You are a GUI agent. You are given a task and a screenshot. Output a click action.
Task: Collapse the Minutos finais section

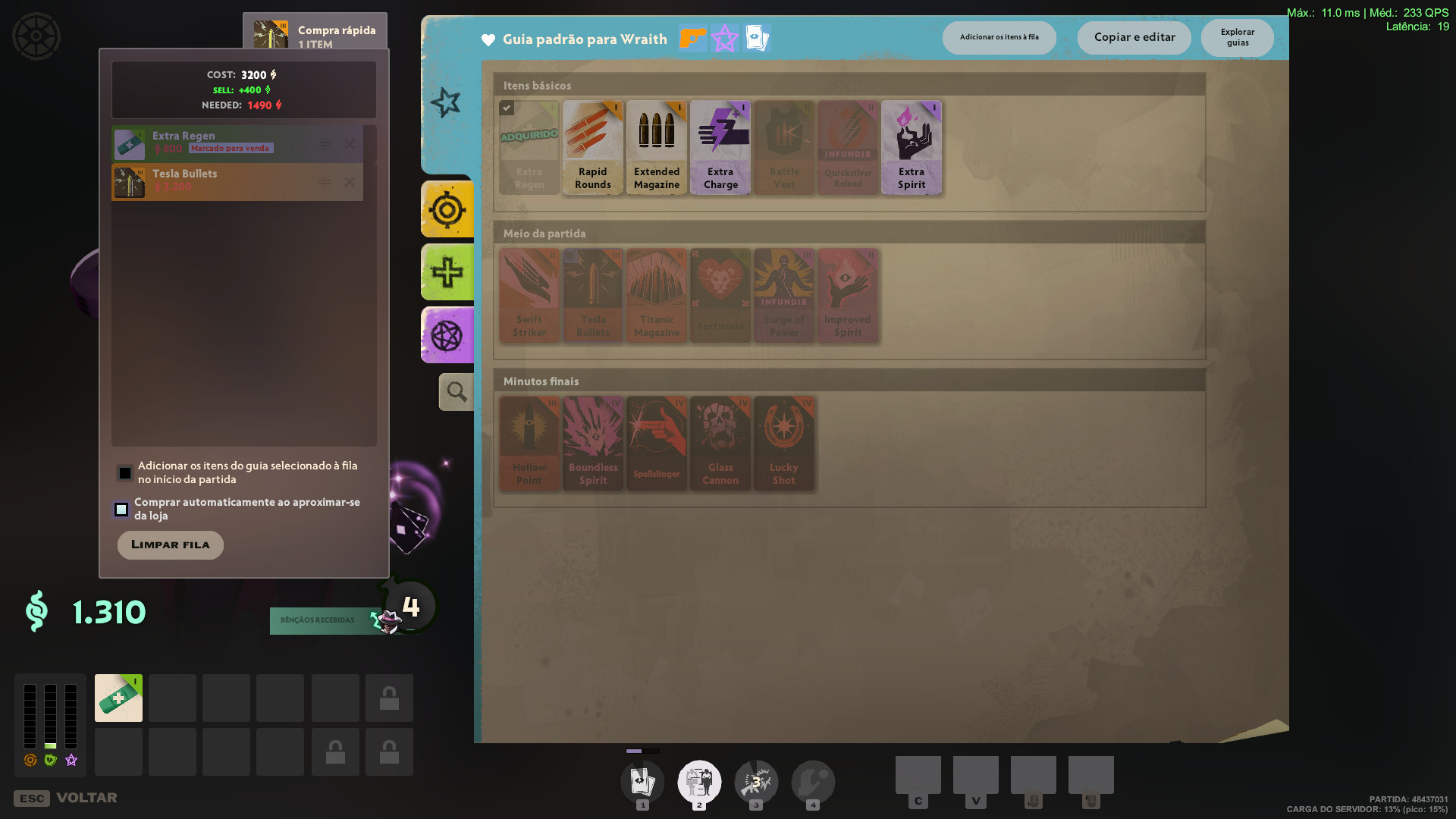(849, 381)
